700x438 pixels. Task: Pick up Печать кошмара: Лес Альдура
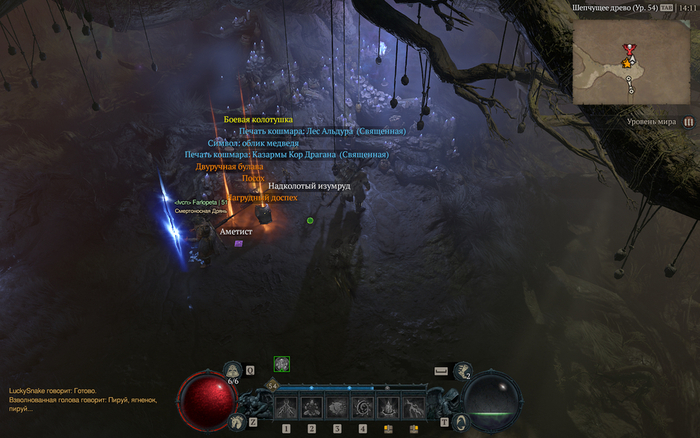322,131
